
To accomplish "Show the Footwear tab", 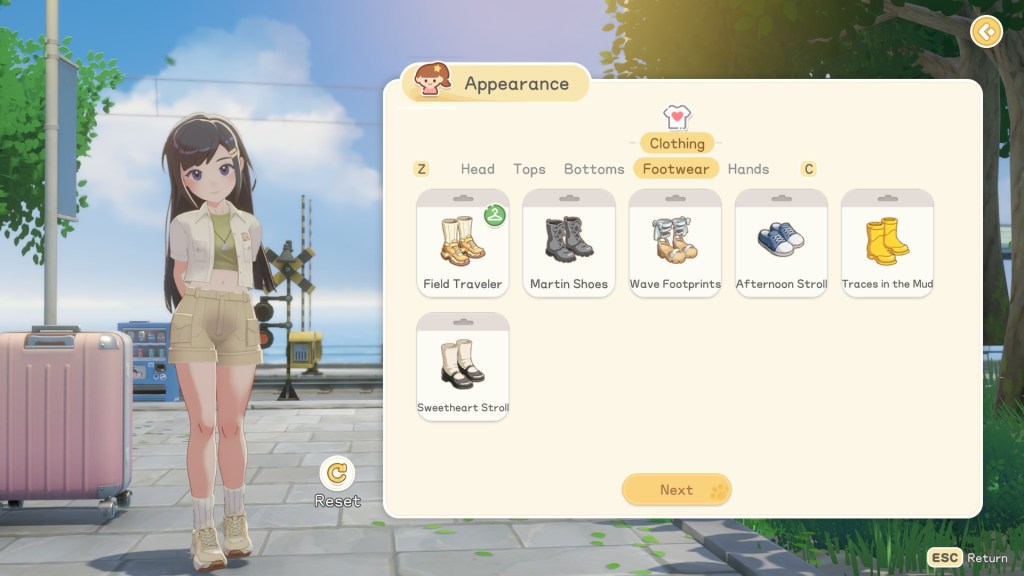I will pyautogui.click(x=676, y=169).
